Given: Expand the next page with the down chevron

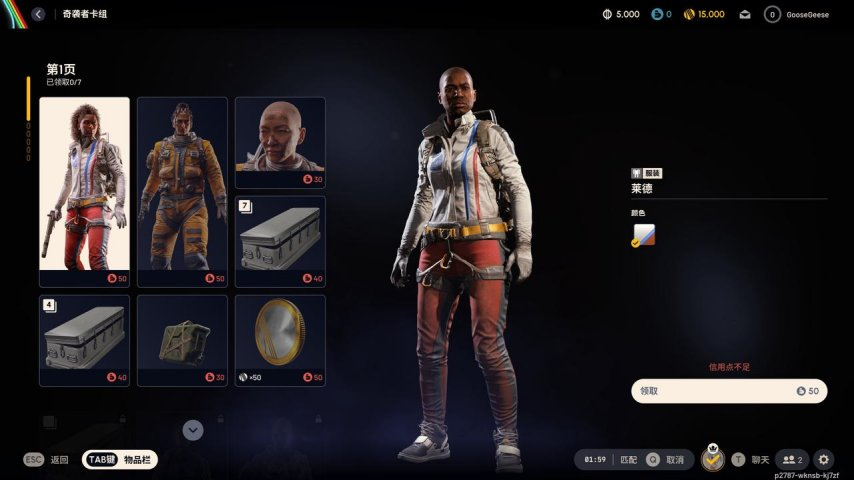Looking at the screenshot, I should coord(194,430).
